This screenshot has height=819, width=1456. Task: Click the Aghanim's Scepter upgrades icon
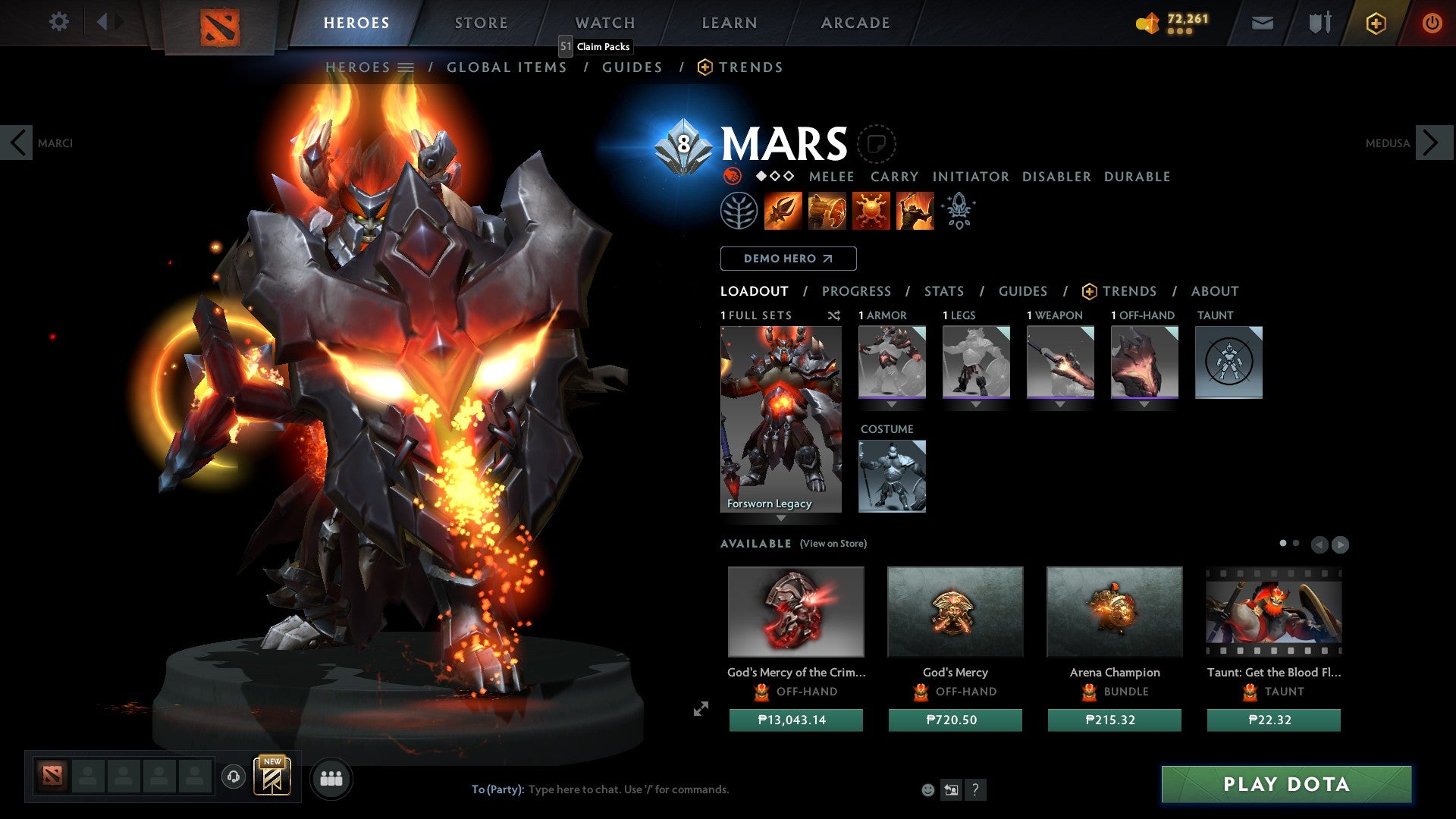click(x=958, y=210)
